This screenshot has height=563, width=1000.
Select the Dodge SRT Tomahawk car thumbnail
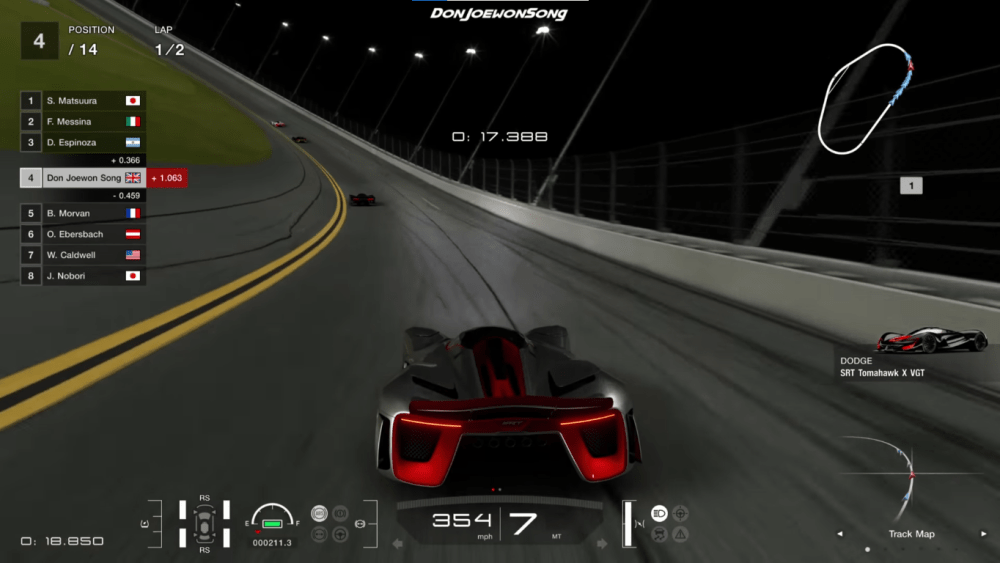pos(932,341)
